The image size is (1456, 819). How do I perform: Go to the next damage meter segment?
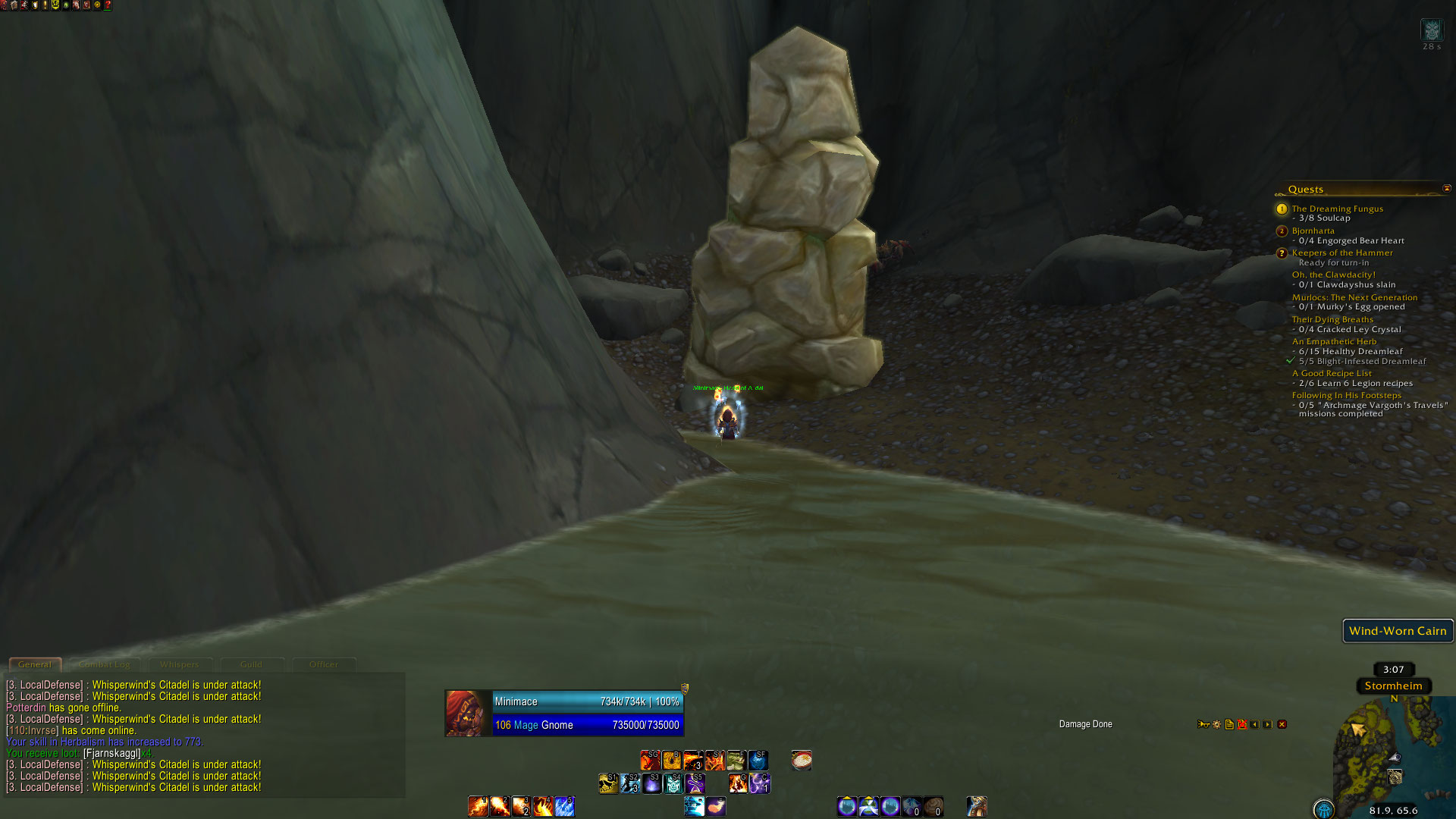pyautogui.click(x=1267, y=724)
